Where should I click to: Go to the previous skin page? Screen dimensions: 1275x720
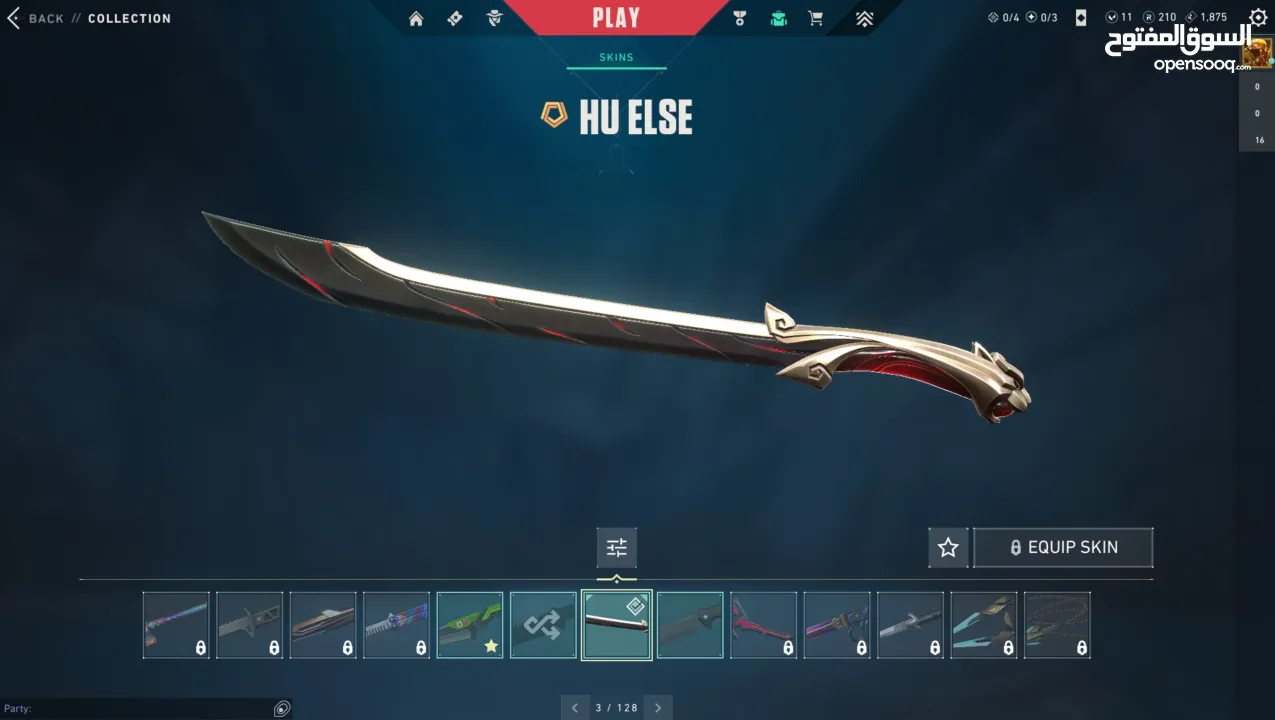click(x=575, y=708)
